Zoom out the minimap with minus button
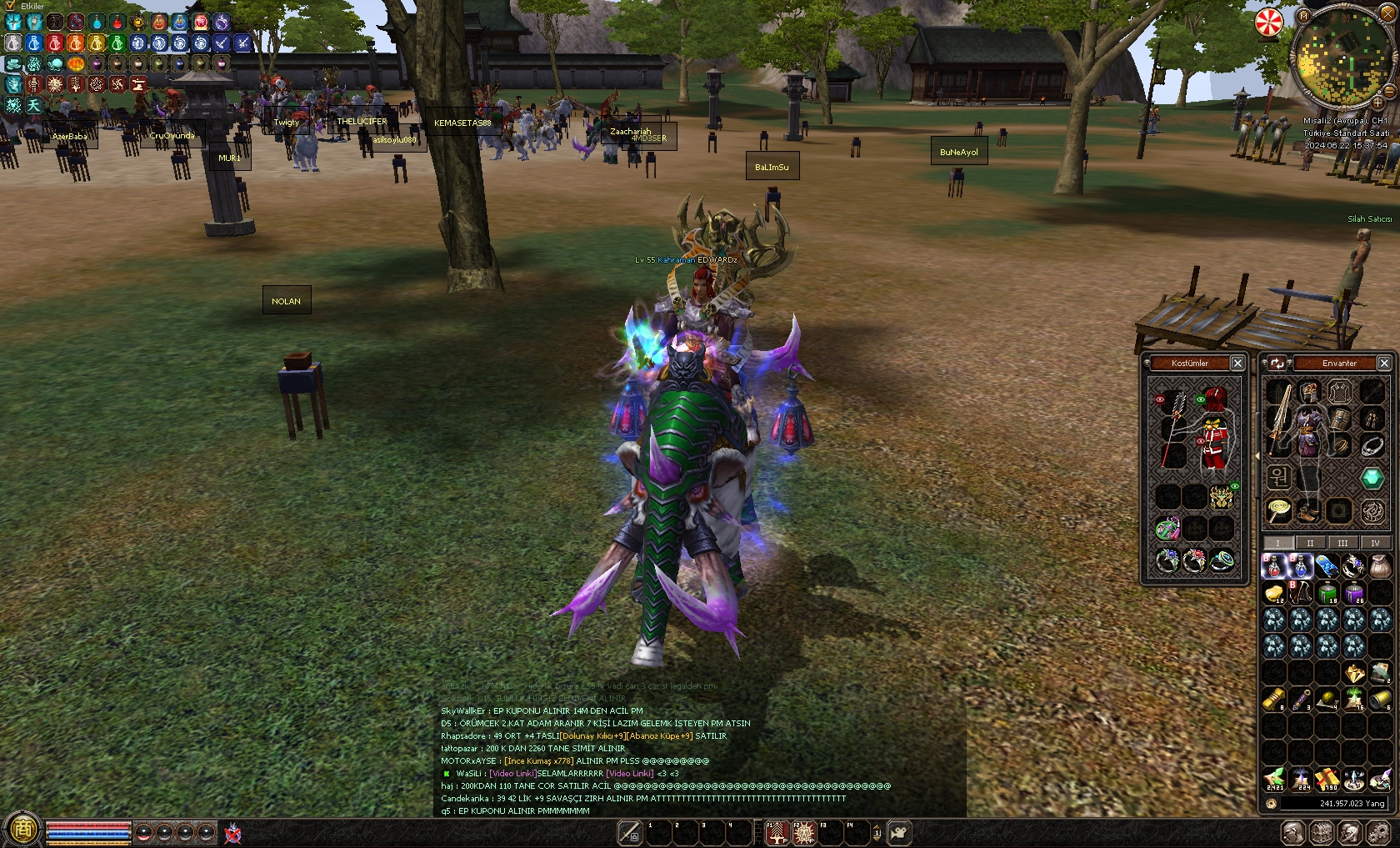Viewport: 1400px width, 848px height. 1388,90
